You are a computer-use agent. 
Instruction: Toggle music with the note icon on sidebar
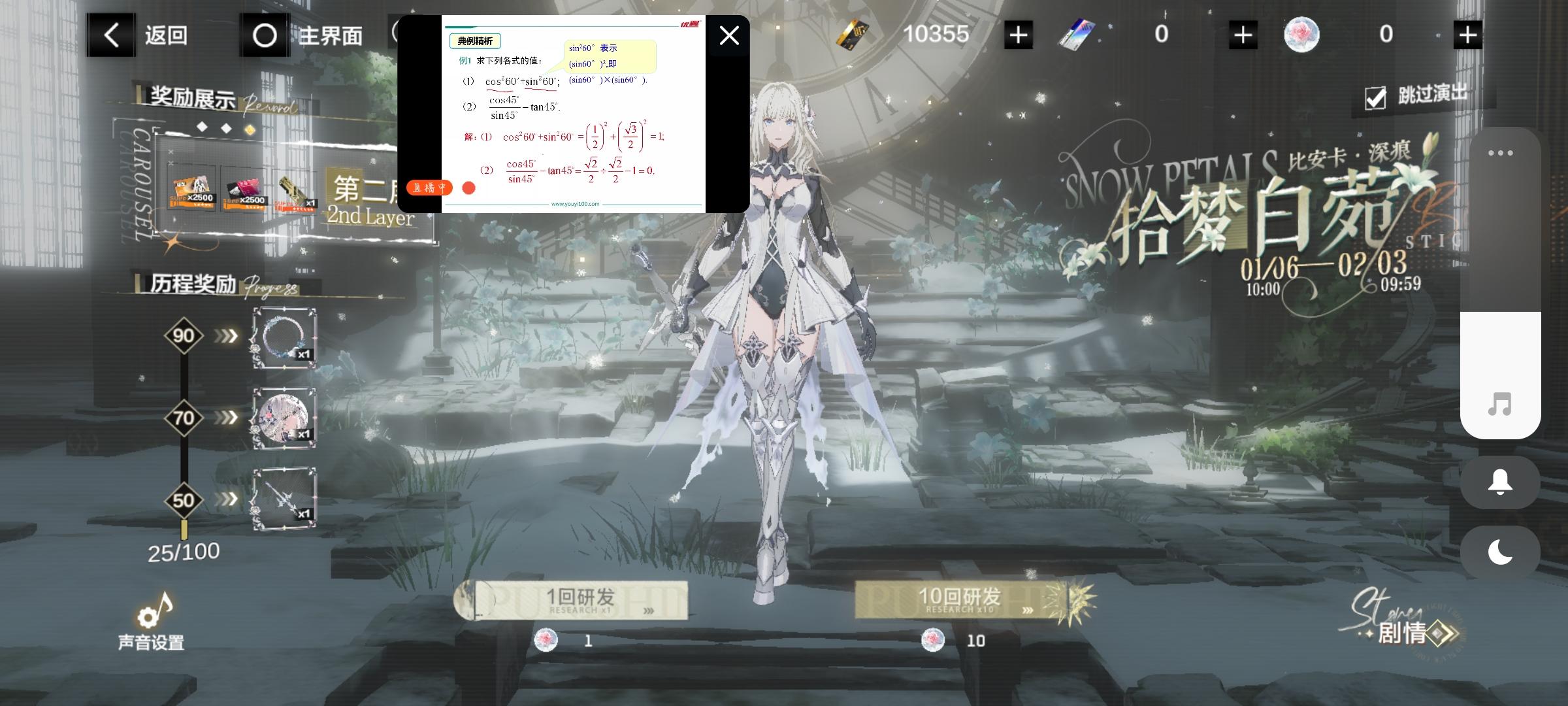[x=1500, y=405]
